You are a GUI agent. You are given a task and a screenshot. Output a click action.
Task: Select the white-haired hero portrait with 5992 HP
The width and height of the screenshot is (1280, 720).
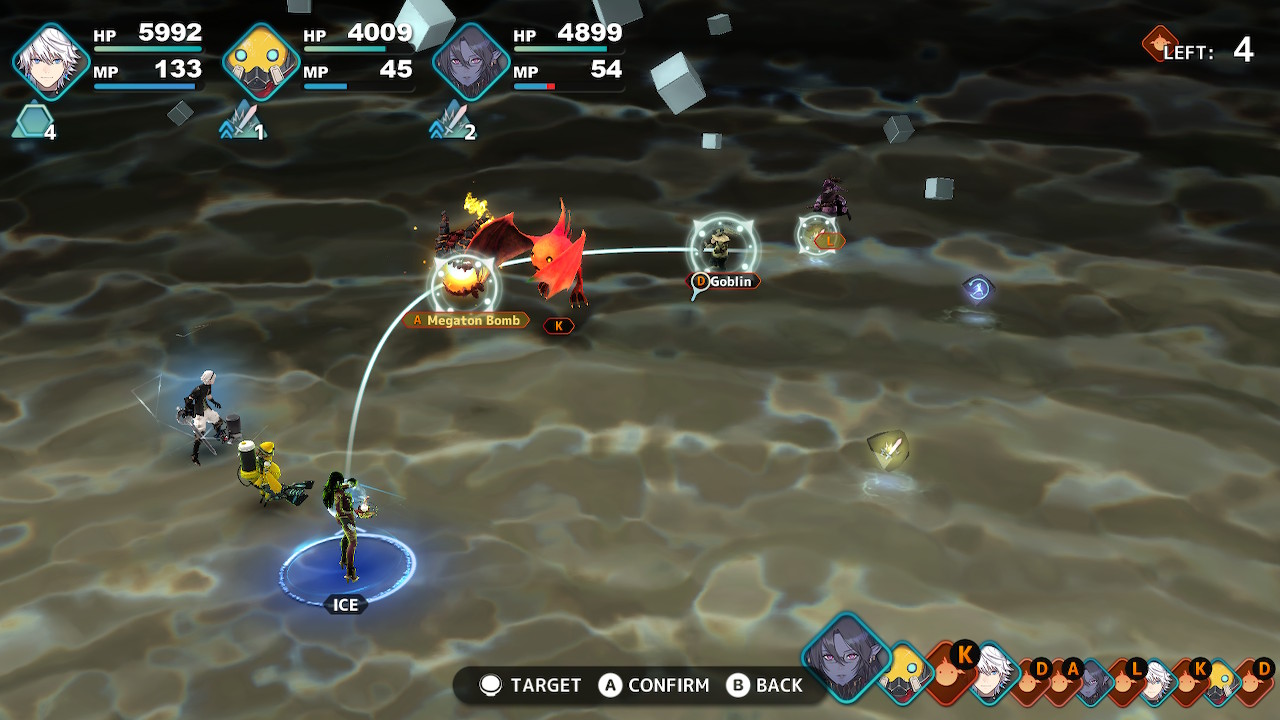pyautogui.click(x=50, y=62)
